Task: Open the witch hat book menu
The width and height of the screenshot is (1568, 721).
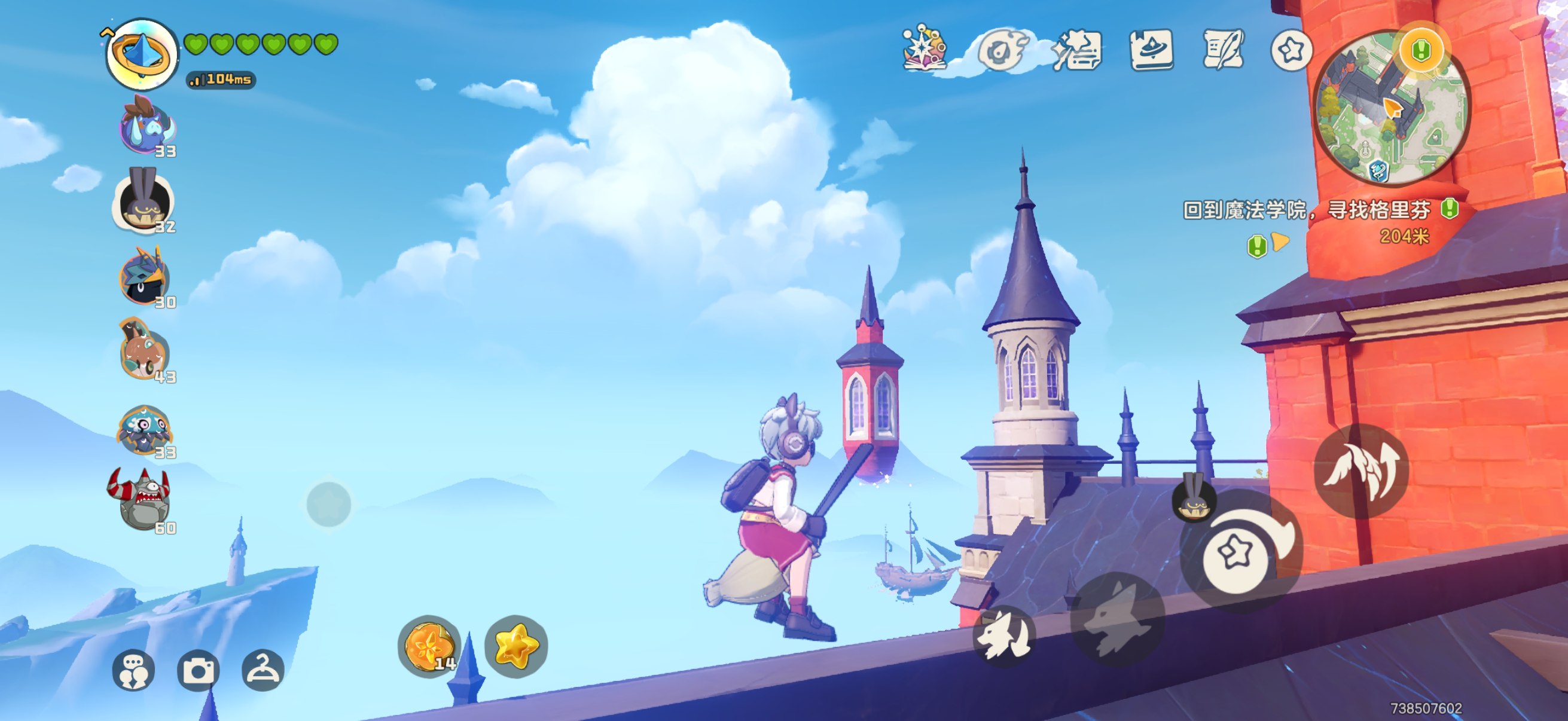Action: click(x=1151, y=50)
